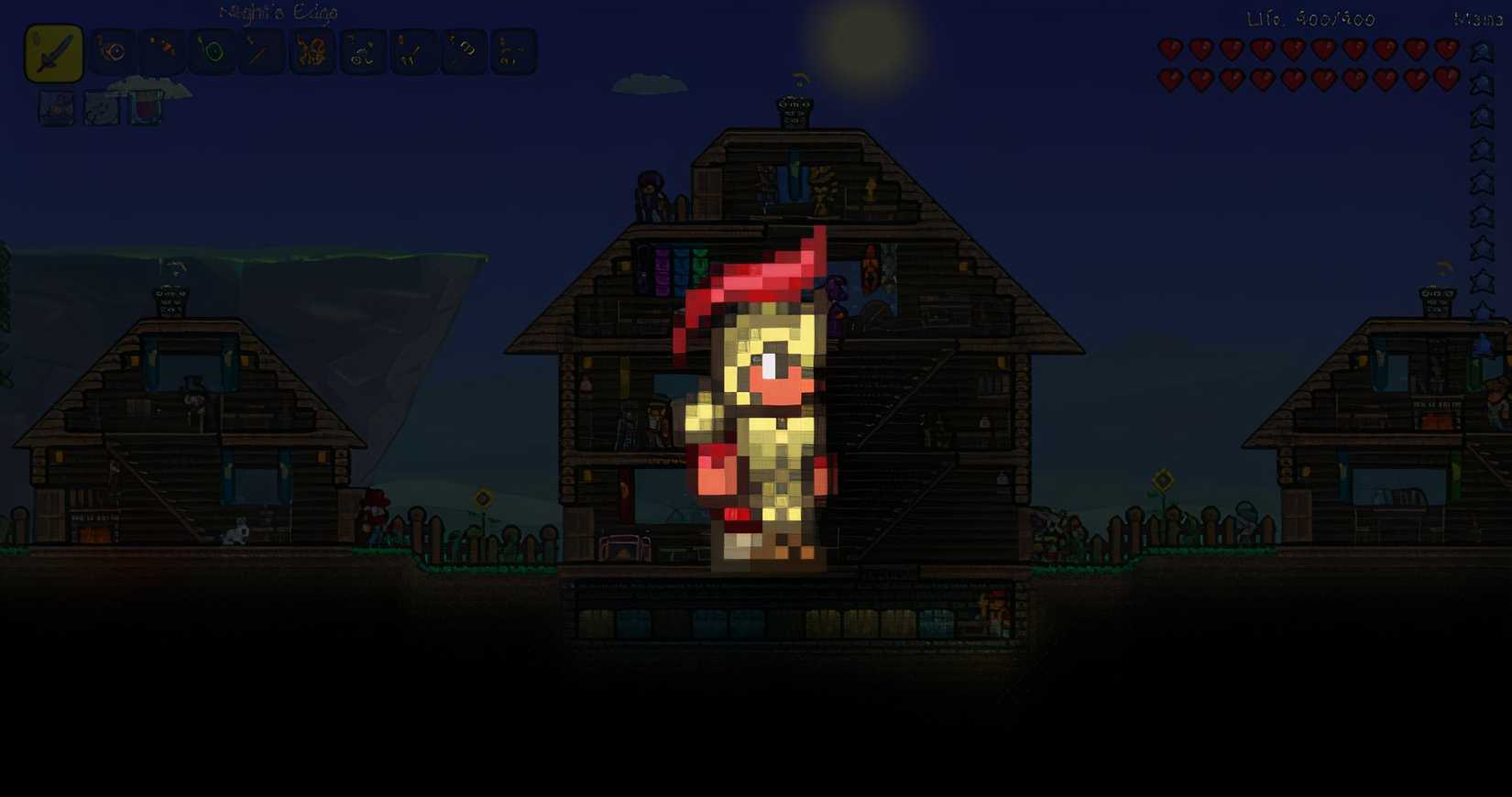The height and width of the screenshot is (797, 1512).
Task: Click the first heart in the life meter
Action: pyautogui.click(x=1170, y=49)
